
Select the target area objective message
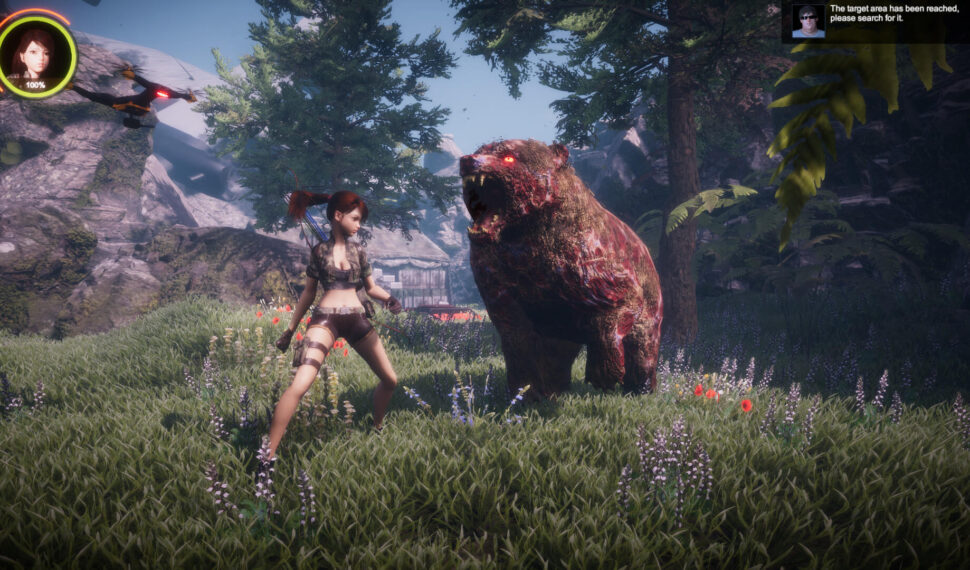(x=892, y=14)
